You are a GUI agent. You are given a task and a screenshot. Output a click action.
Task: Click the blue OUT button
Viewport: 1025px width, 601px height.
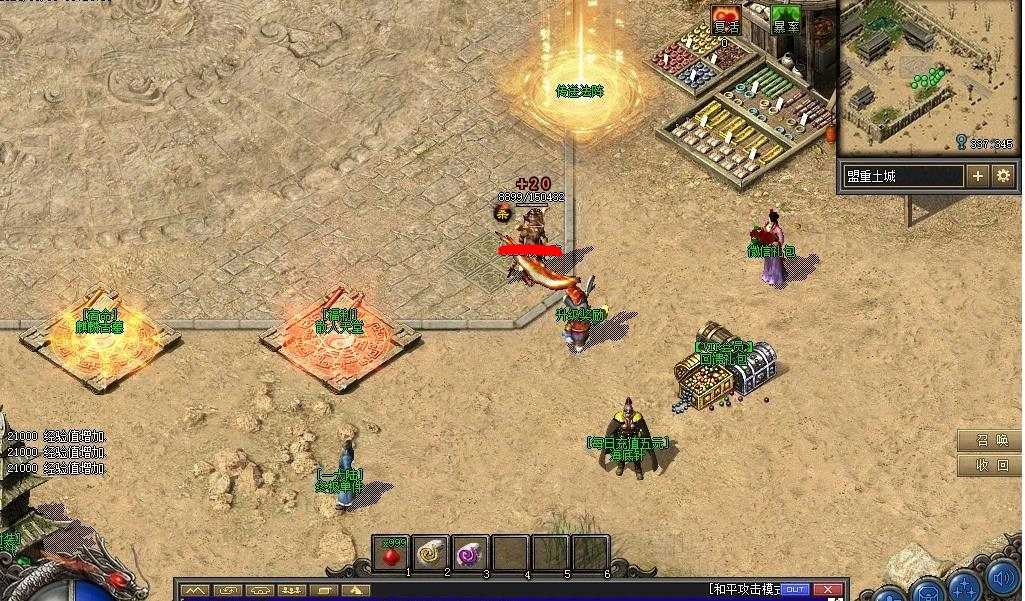tap(795, 589)
